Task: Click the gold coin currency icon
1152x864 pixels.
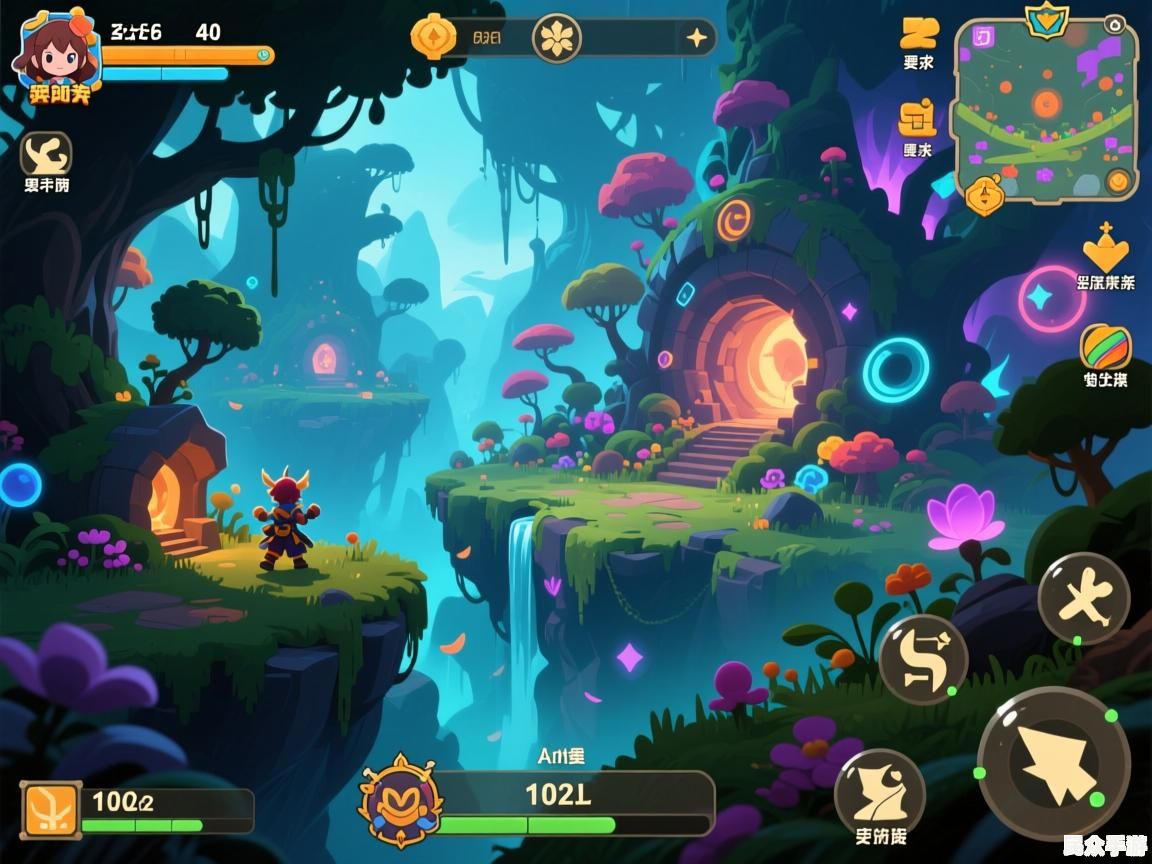Action: (x=434, y=38)
